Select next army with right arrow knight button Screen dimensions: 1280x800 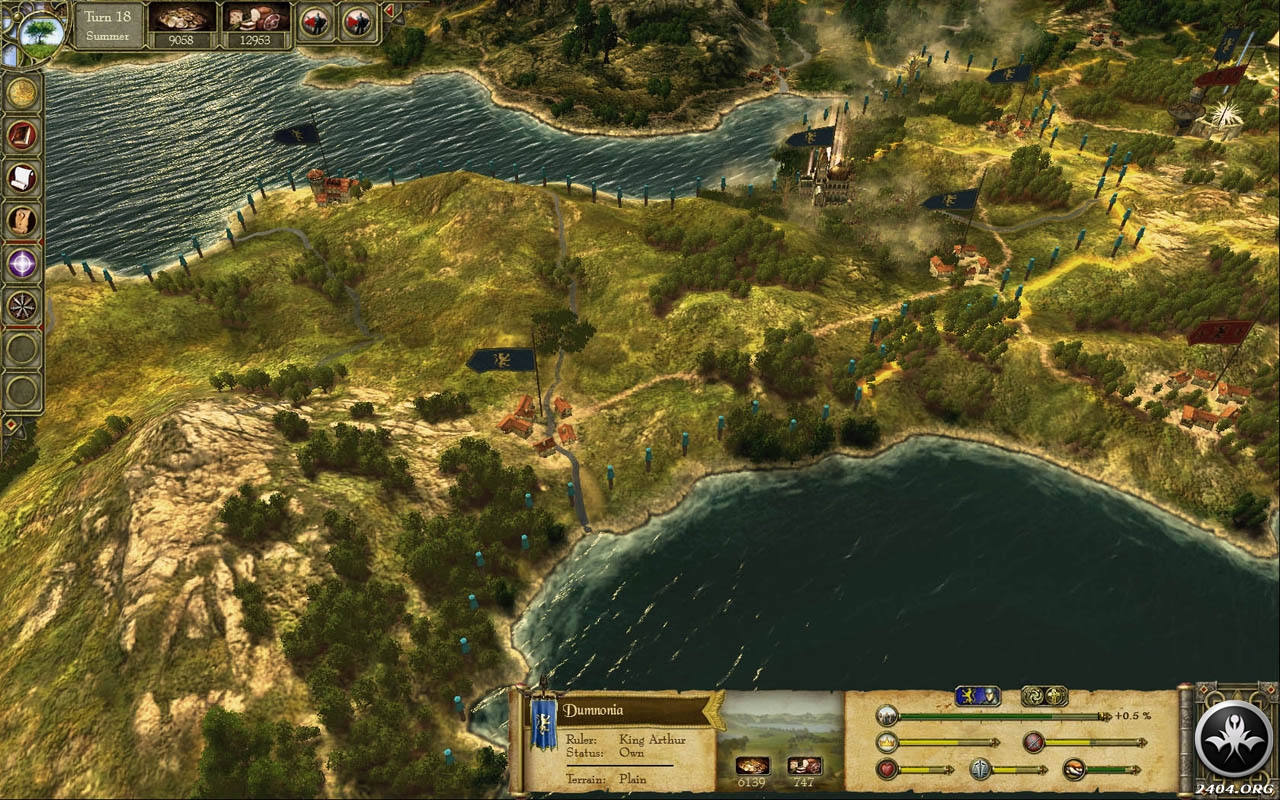(x=357, y=22)
